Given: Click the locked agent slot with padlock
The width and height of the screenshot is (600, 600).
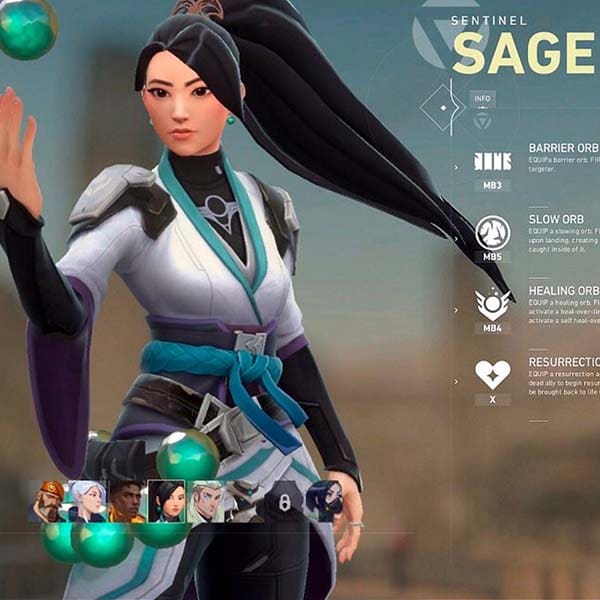Looking at the screenshot, I should point(284,501).
